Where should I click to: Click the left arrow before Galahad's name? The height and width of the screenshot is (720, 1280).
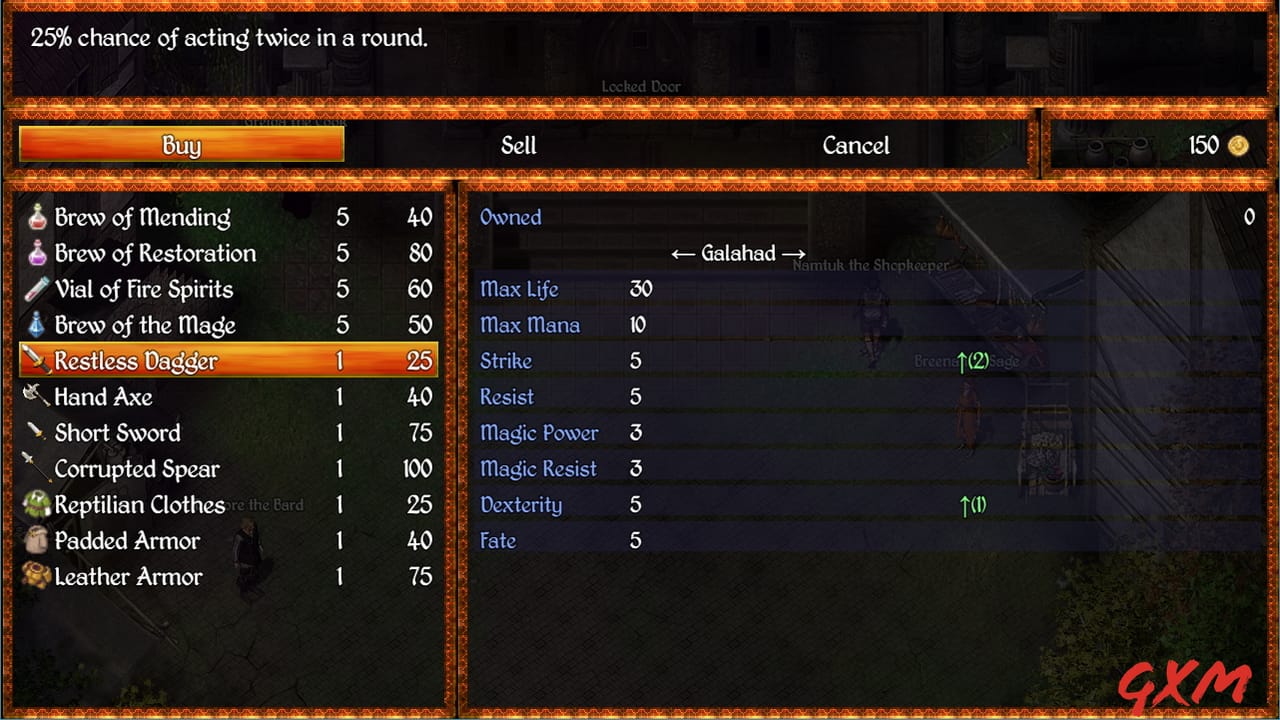684,253
